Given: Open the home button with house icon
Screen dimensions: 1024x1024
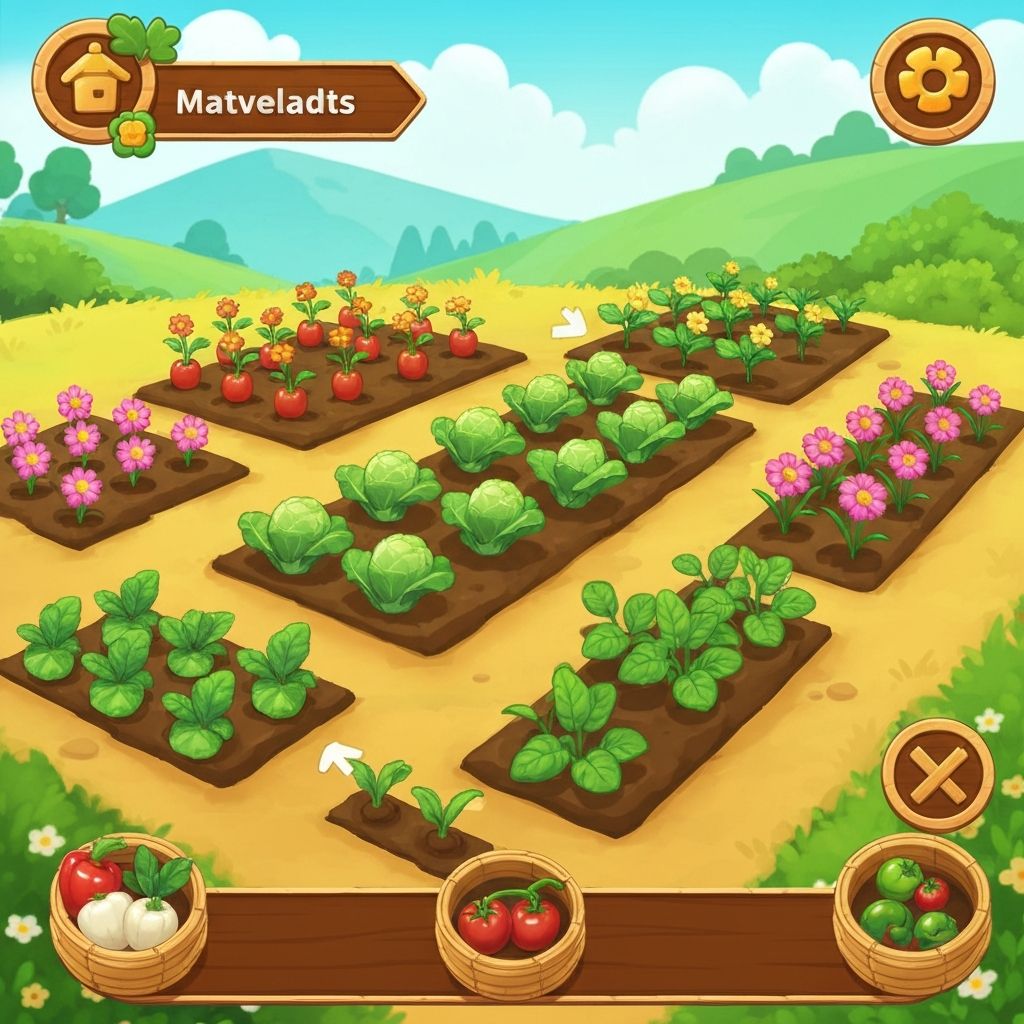Looking at the screenshot, I should pos(93,81).
